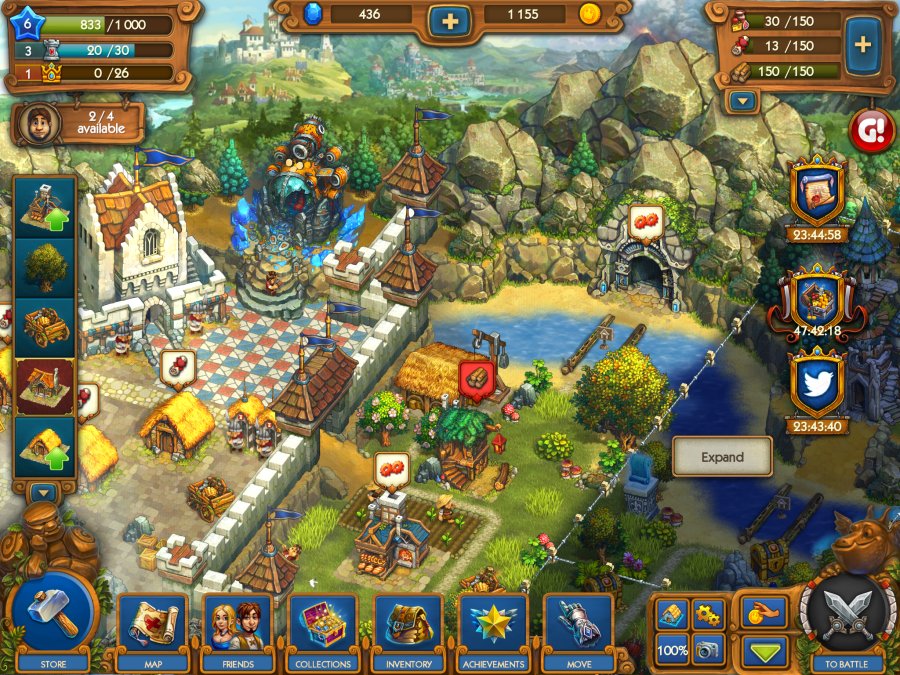Image resolution: width=900 pixels, height=675 pixels.
Task: Select the tree item in the build queue
Action: 45,267
